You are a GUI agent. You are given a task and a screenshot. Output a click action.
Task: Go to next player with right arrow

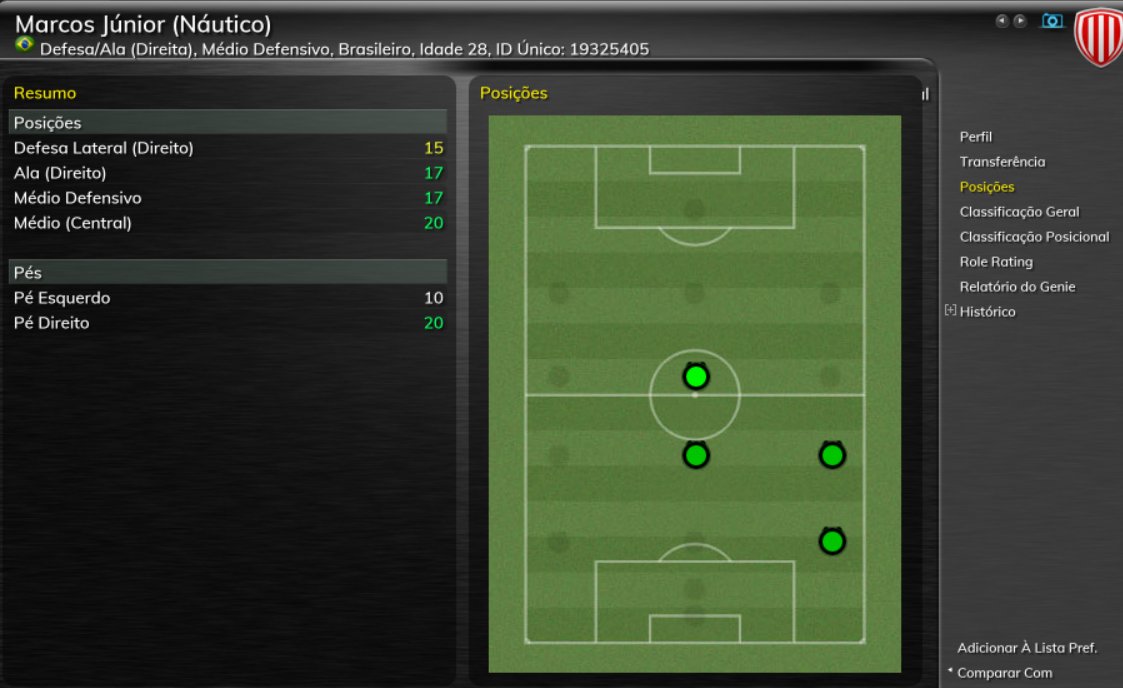[x=1020, y=20]
